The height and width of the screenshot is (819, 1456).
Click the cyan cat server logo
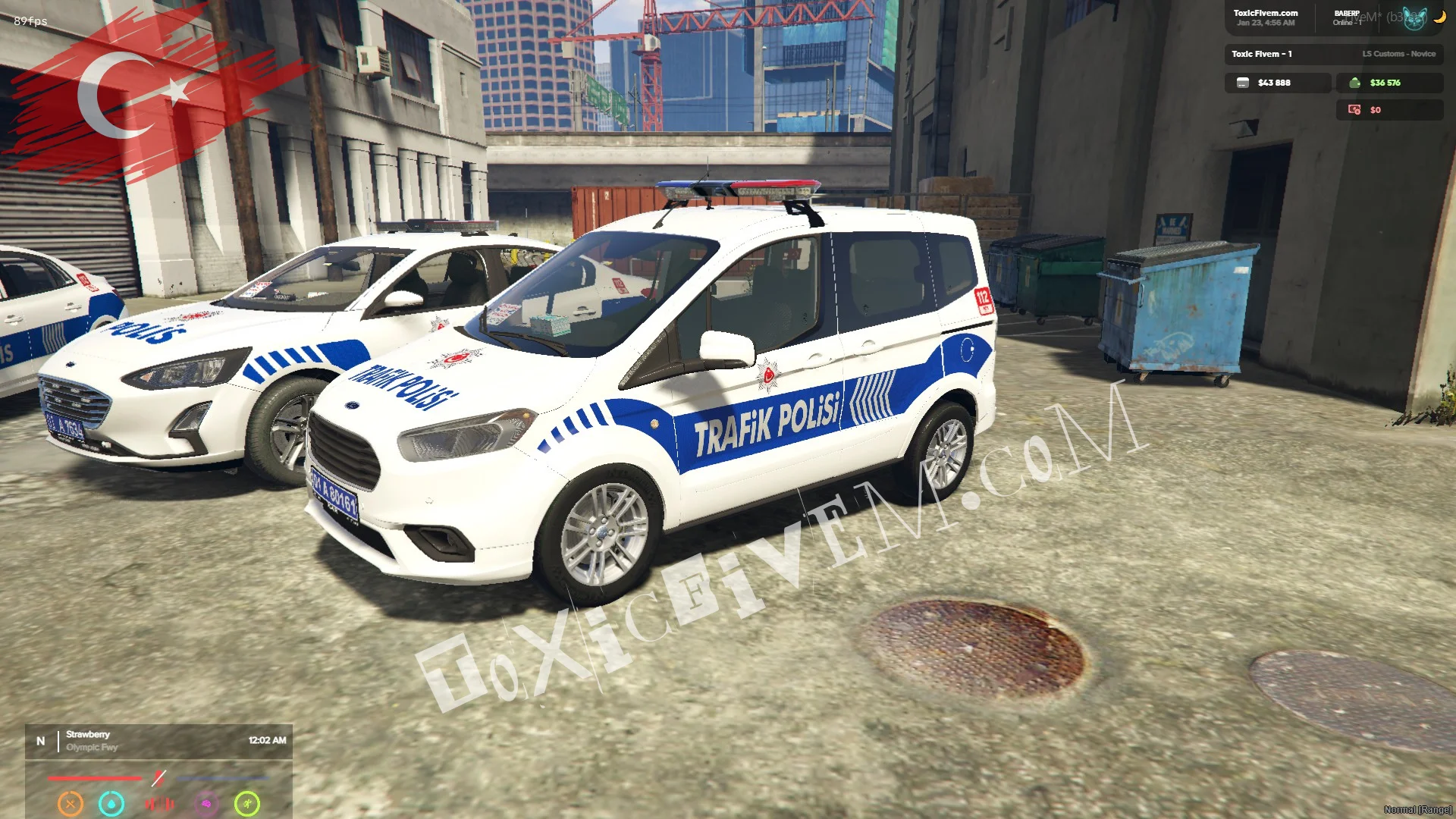(x=1414, y=18)
